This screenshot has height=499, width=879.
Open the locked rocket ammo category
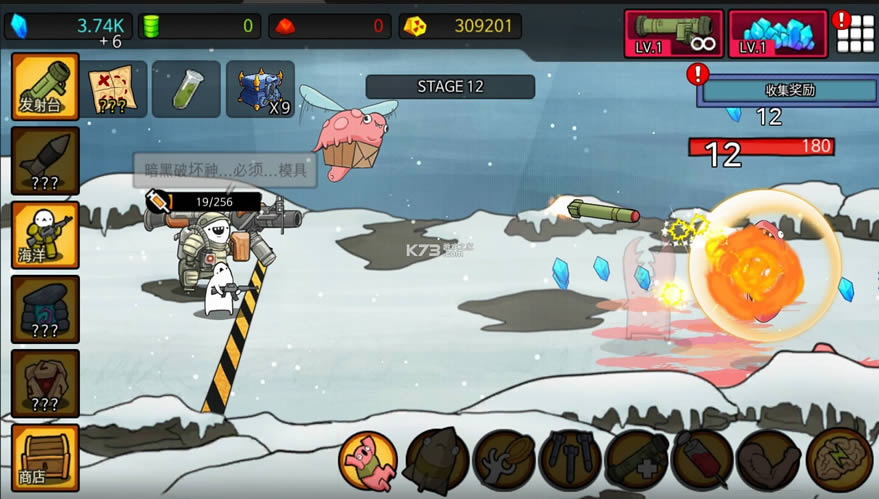click(45, 161)
